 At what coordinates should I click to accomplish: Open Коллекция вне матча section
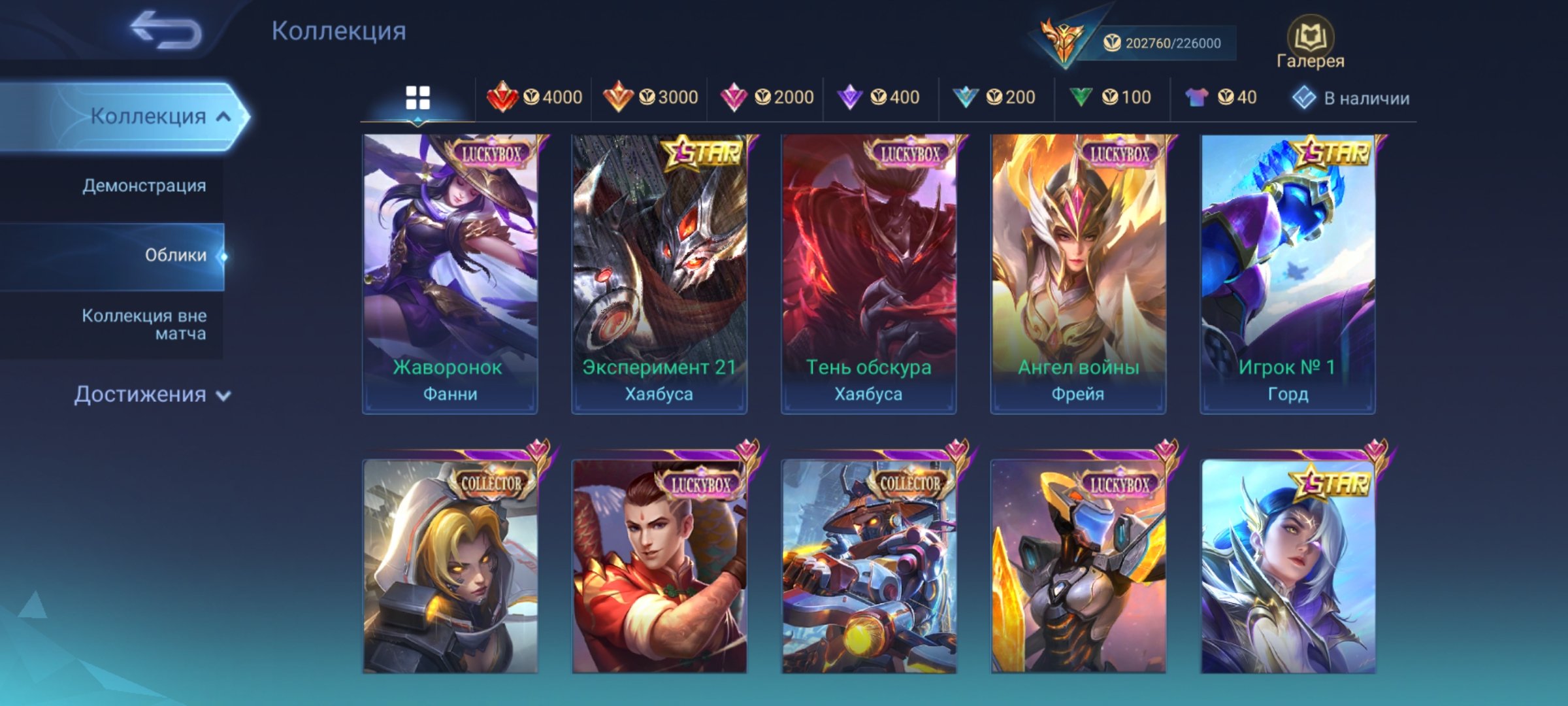(x=144, y=325)
